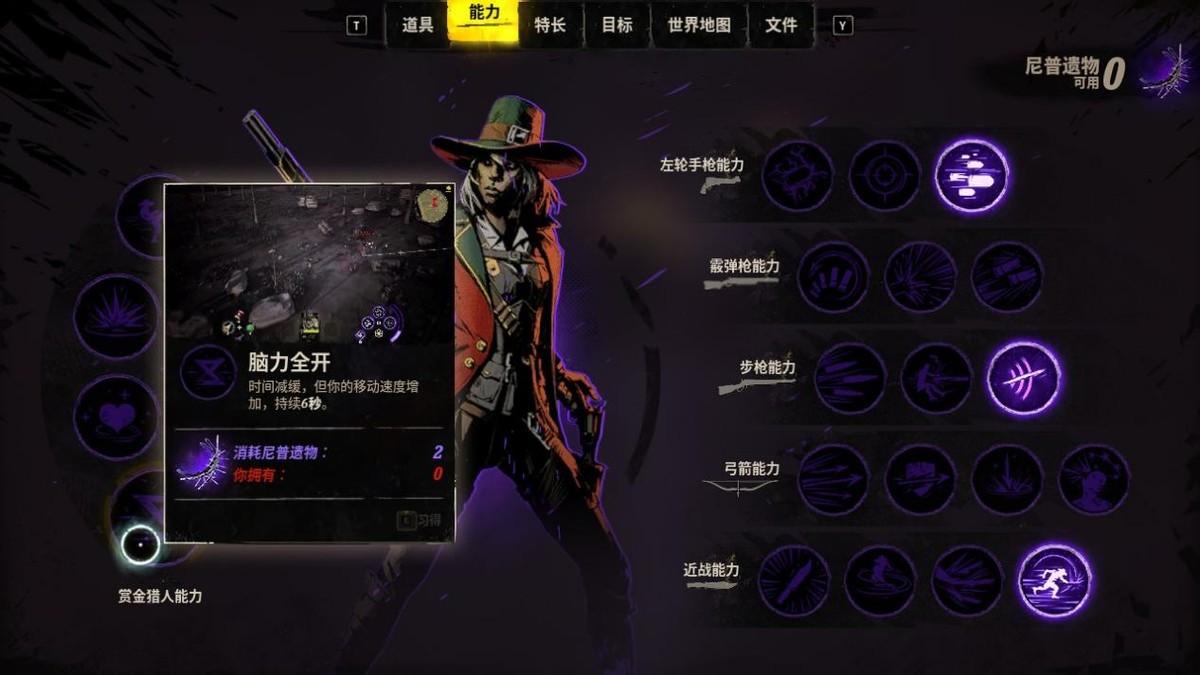
Task: Open the 特长 (Perks) tab
Action: point(550,25)
